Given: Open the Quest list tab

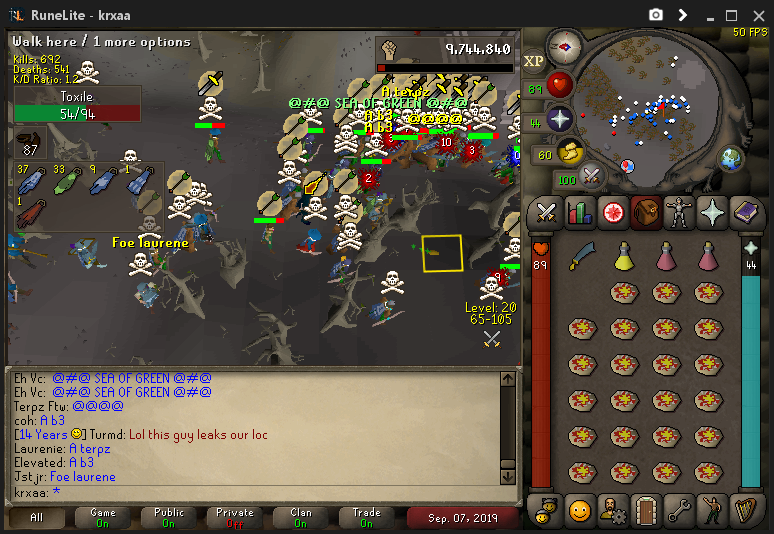Looking at the screenshot, I should [612, 213].
